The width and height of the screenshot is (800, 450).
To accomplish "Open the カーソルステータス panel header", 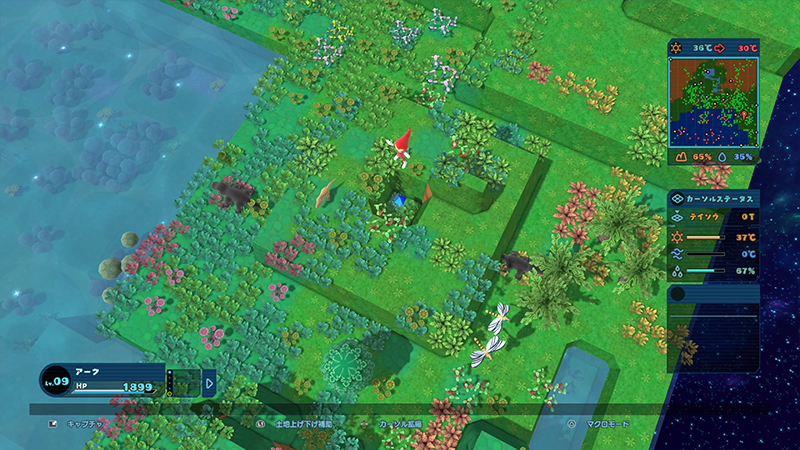I will tap(713, 199).
